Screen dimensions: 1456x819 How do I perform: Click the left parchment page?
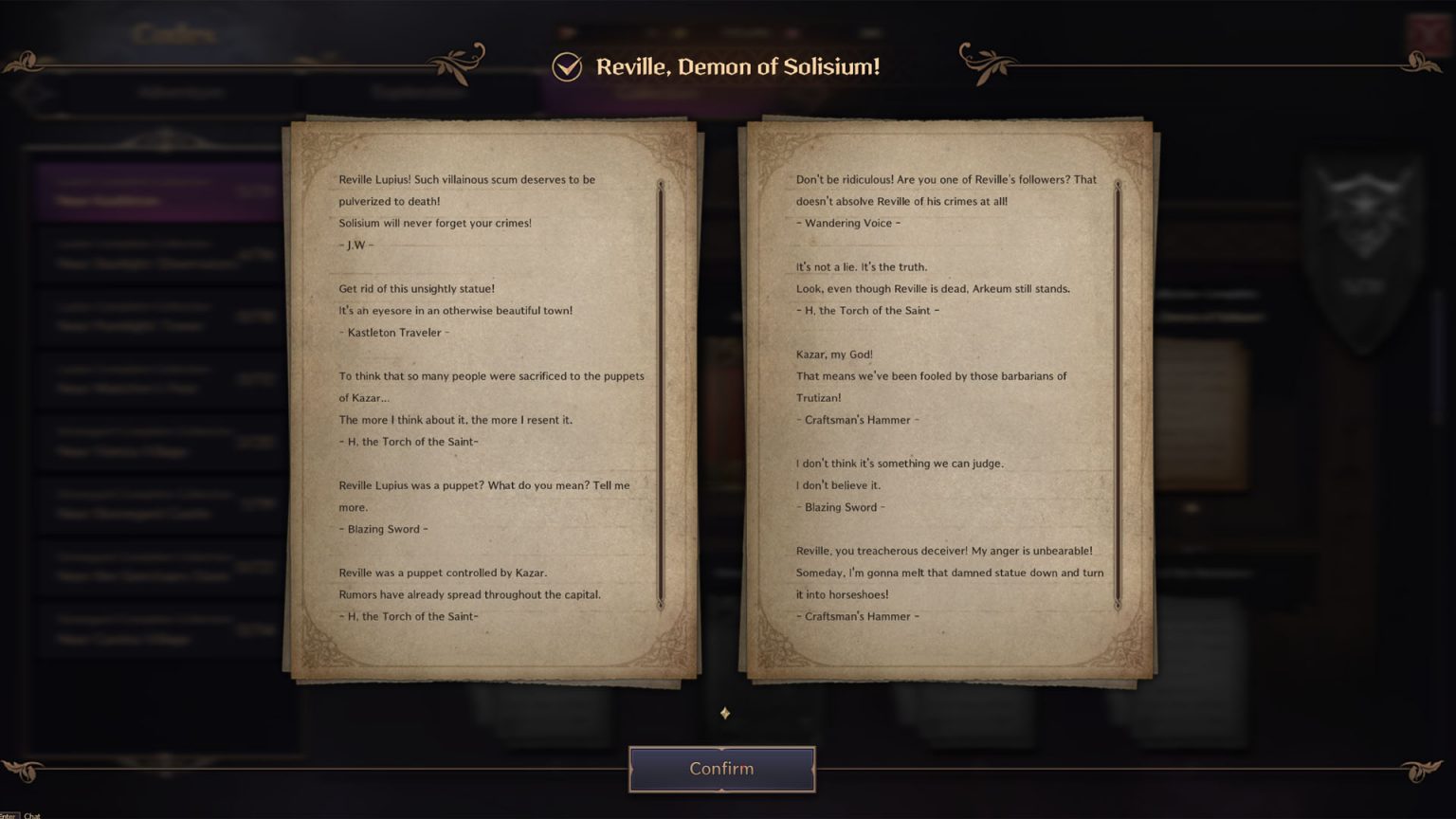(x=488, y=398)
